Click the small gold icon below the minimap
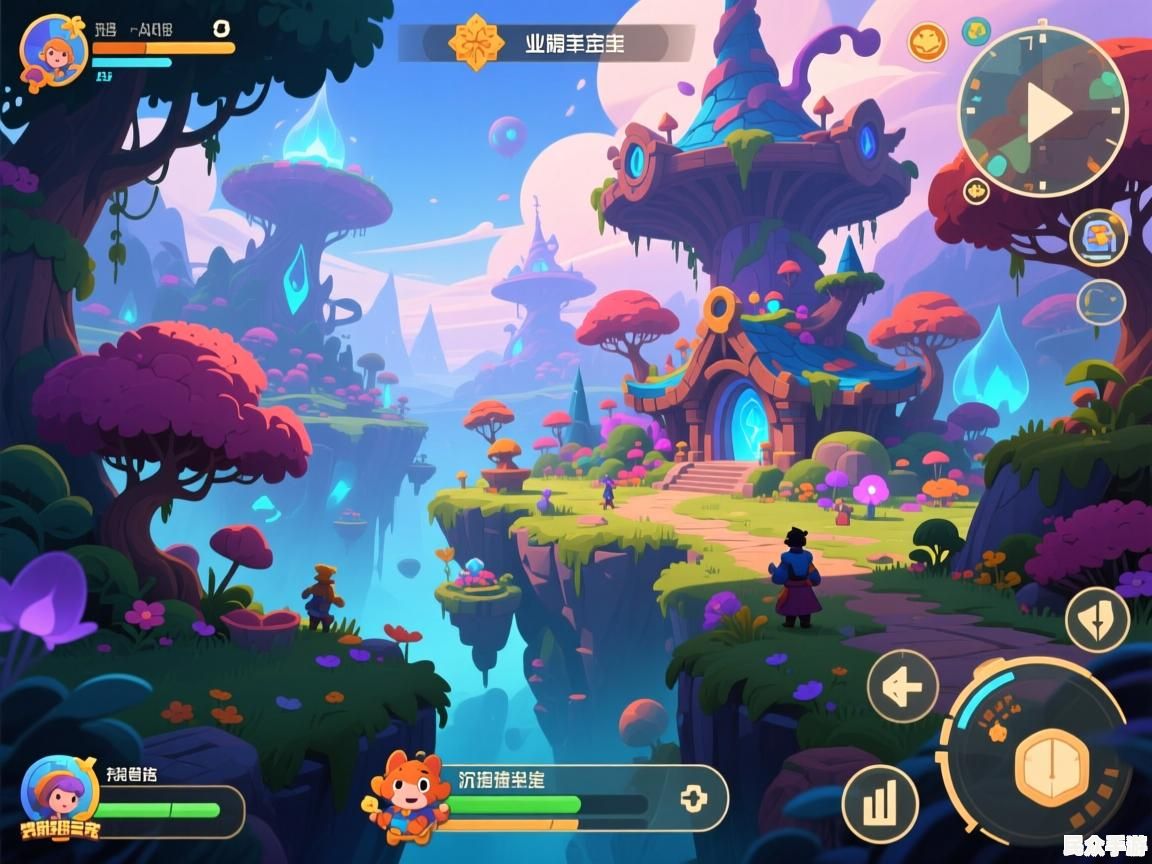Screen dimensions: 1152x864 point(976,191)
